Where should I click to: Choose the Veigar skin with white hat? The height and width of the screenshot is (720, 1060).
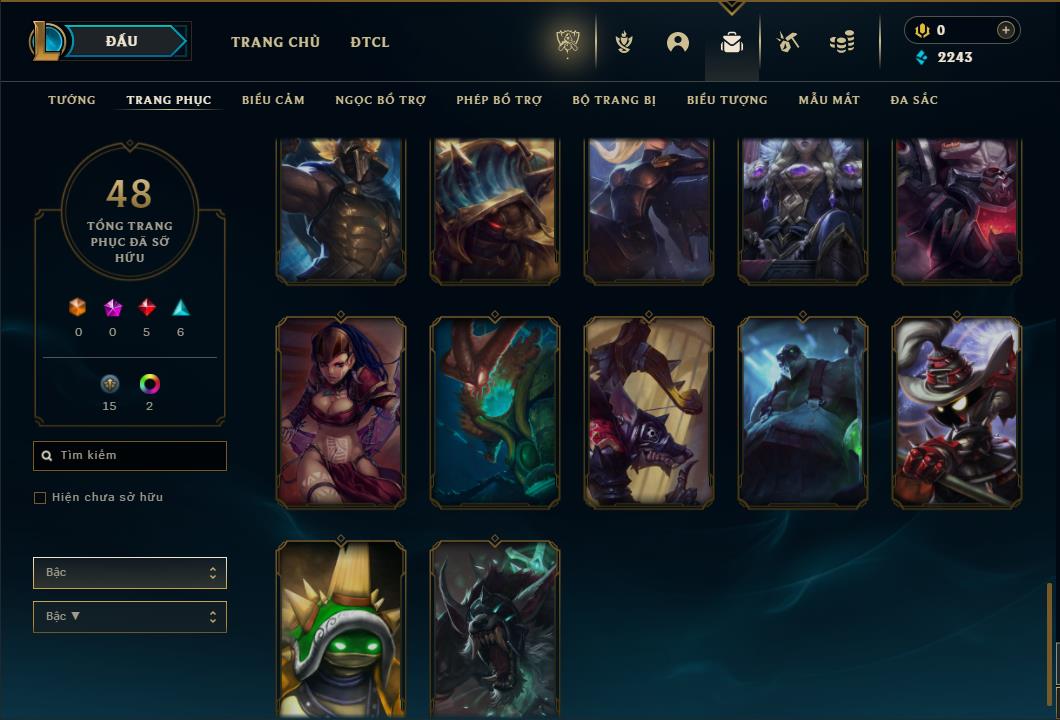pos(957,412)
